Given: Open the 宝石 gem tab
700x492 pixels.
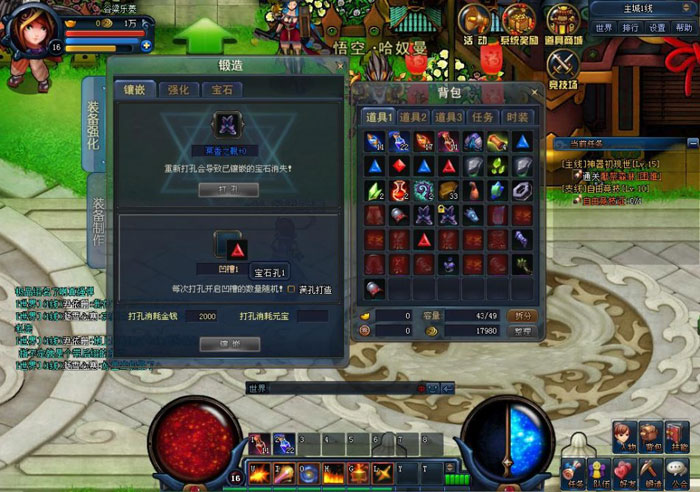Looking at the screenshot, I should (x=221, y=90).
